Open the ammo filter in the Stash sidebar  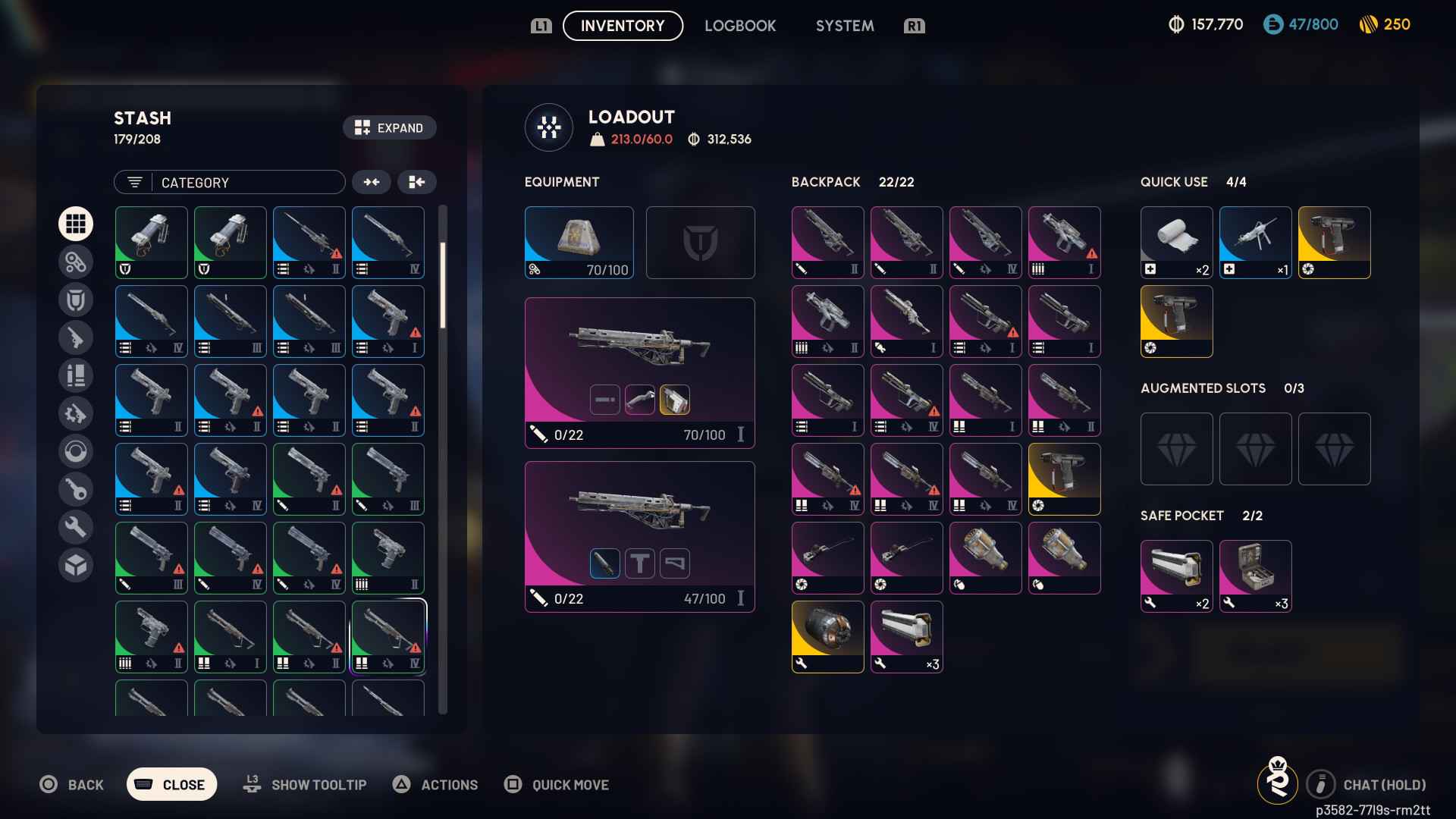[76, 375]
